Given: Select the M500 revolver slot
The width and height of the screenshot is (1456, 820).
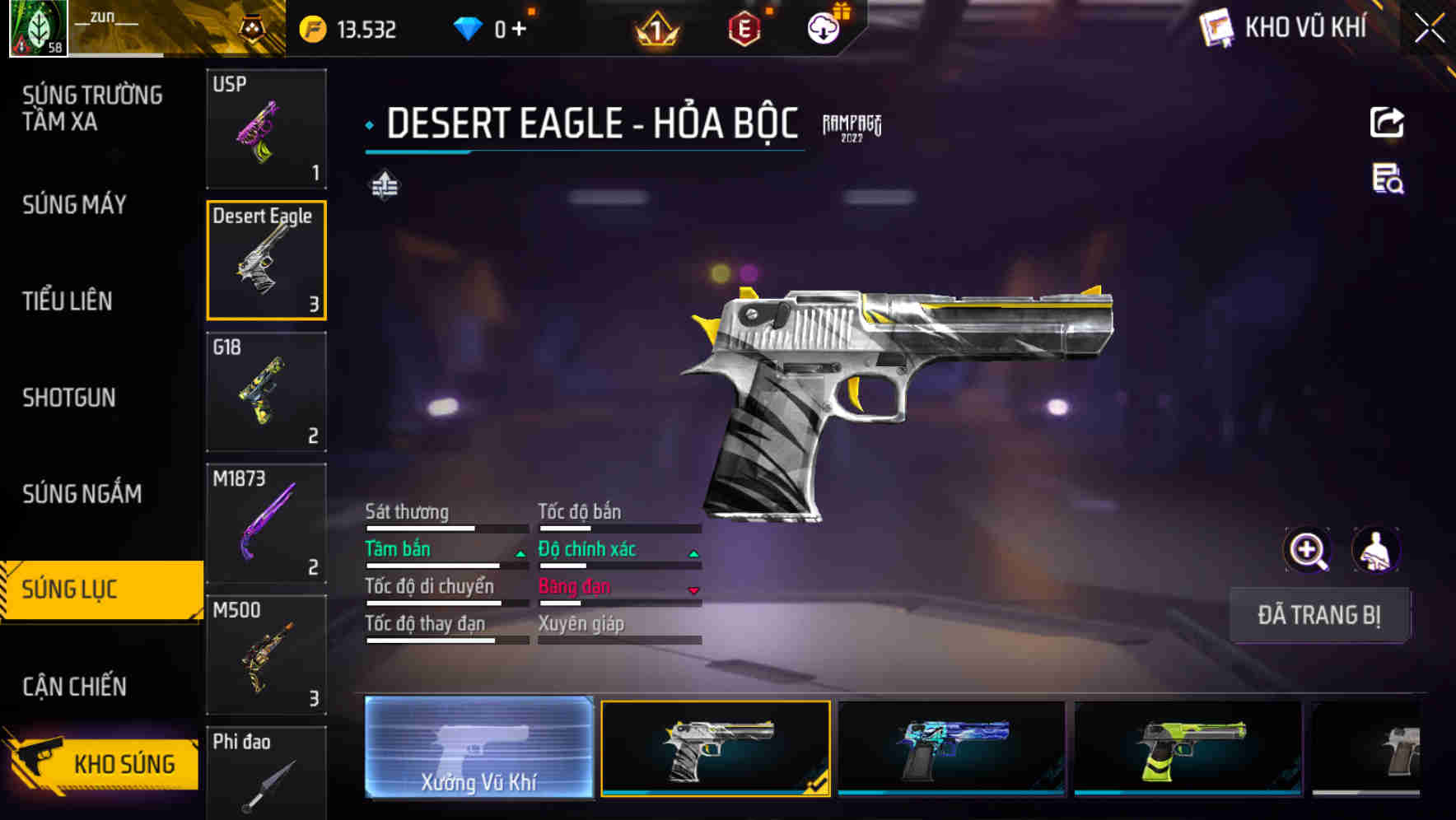Looking at the screenshot, I should point(266,655).
